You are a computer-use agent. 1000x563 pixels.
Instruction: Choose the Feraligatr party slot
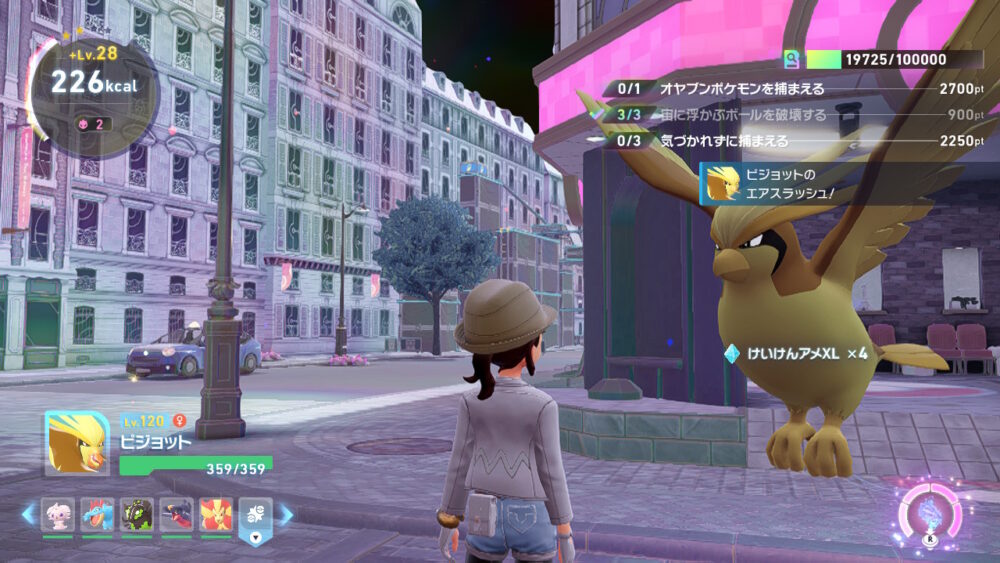coord(99,514)
